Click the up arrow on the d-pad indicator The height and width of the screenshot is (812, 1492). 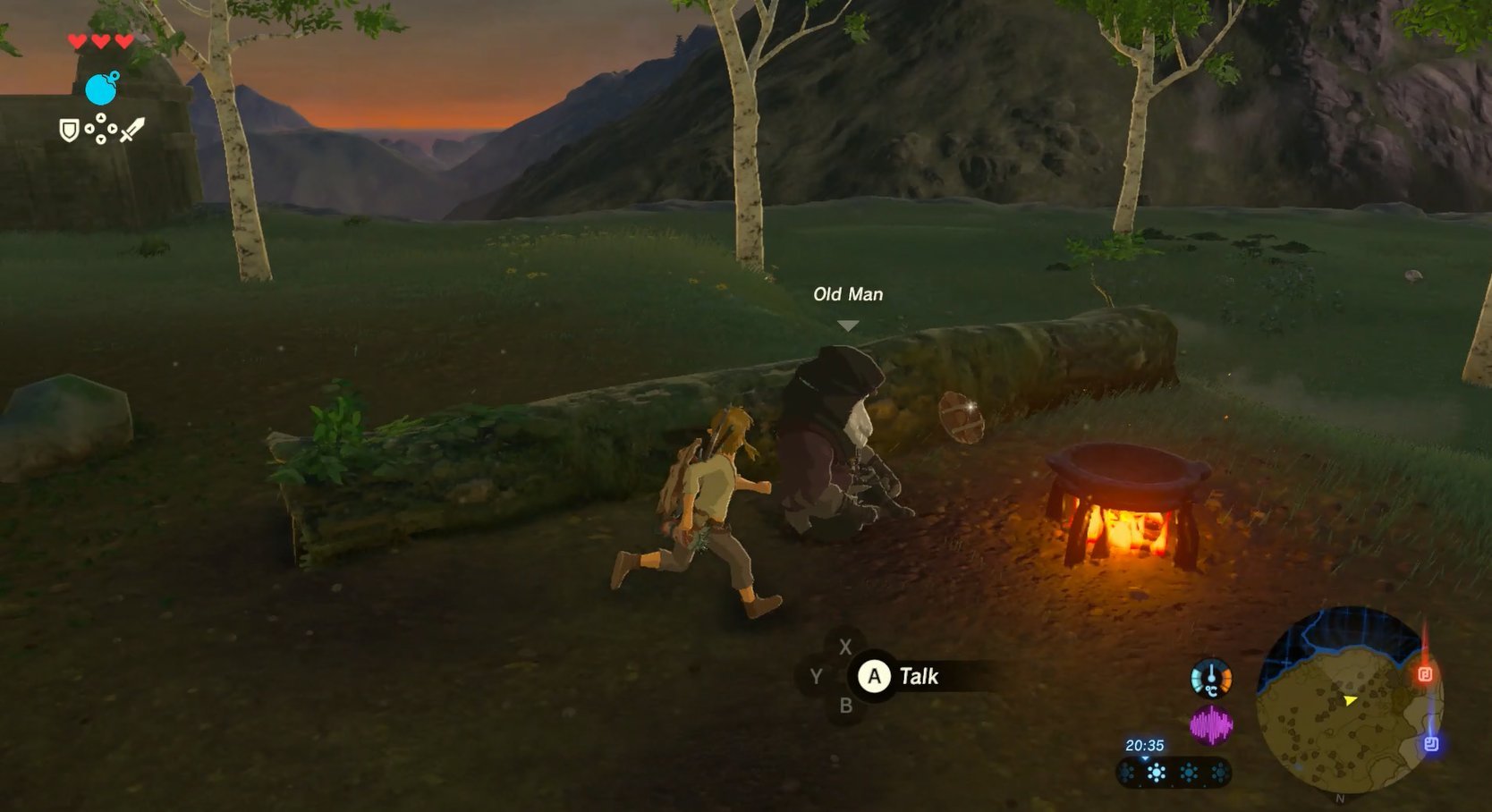click(x=101, y=117)
